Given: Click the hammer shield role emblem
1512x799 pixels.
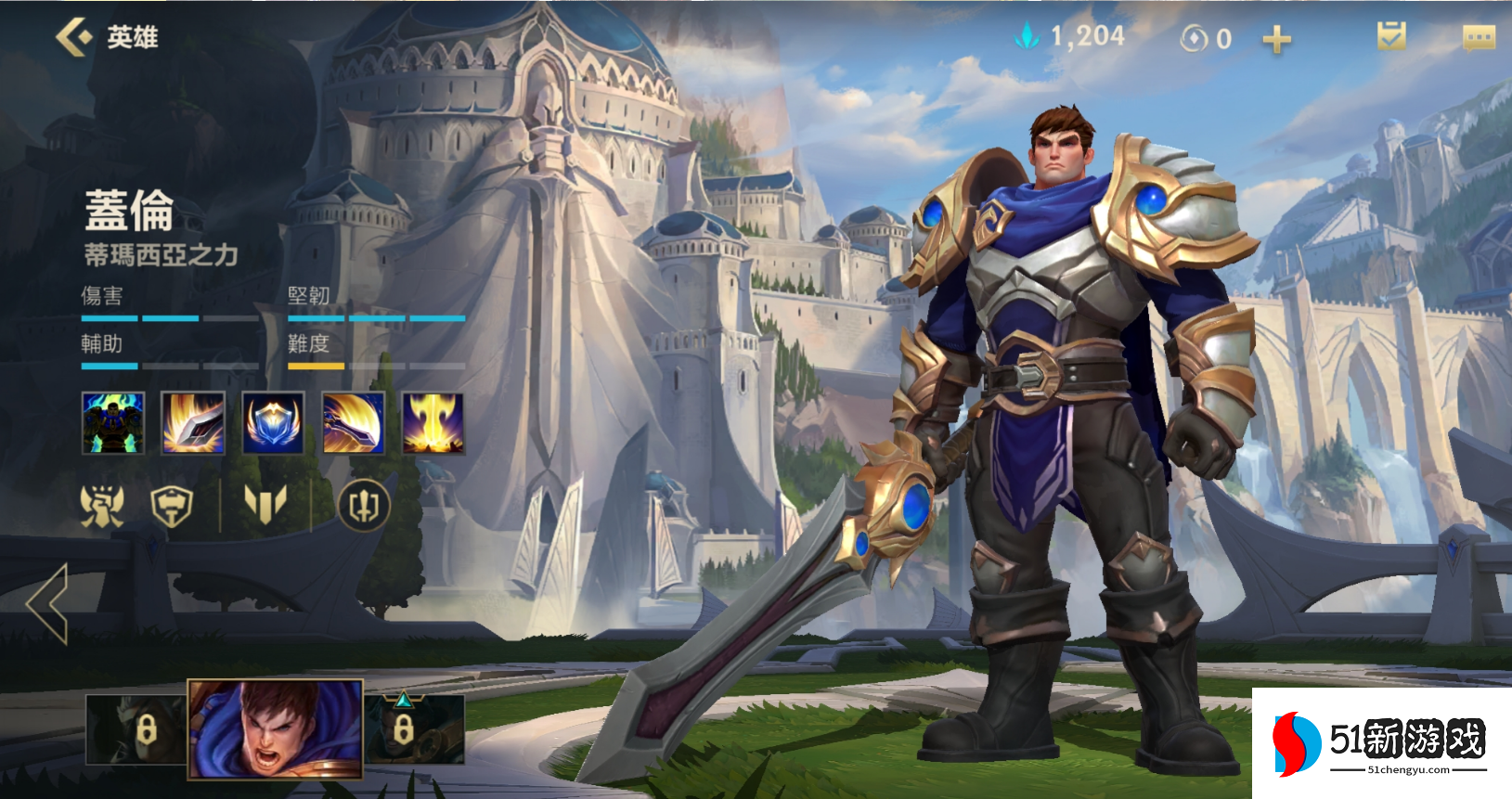Looking at the screenshot, I should click(x=172, y=507).
